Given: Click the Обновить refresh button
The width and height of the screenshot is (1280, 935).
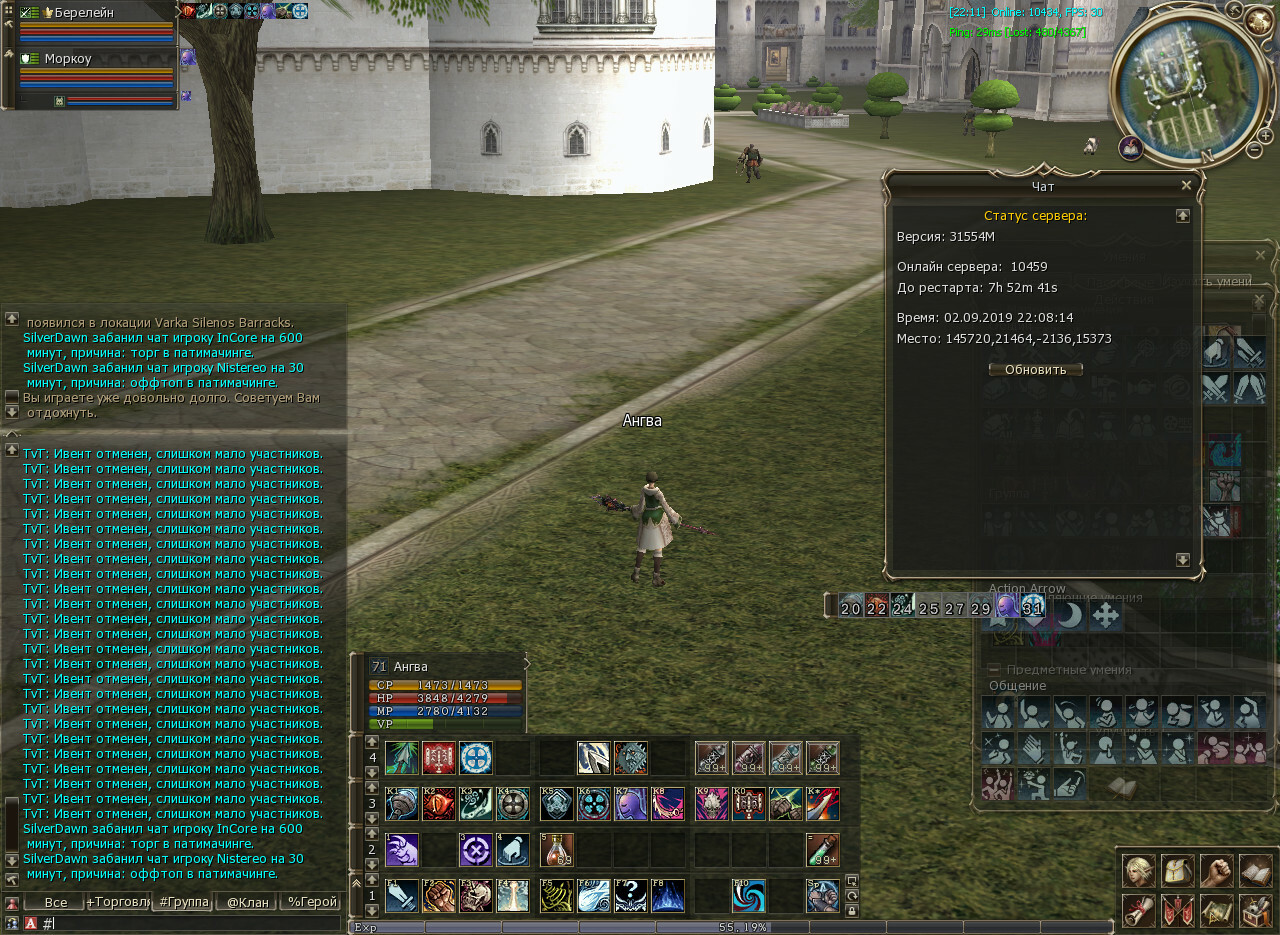Looking at the screenshot, I should [1035, 369].
